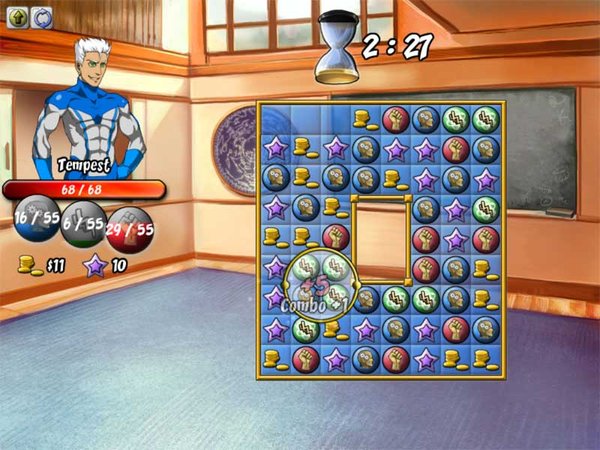Screen dimensions: 600x450
Task: Pick the red fist tile touching the scroll's left edge
Action: click(x=336, y=238)
